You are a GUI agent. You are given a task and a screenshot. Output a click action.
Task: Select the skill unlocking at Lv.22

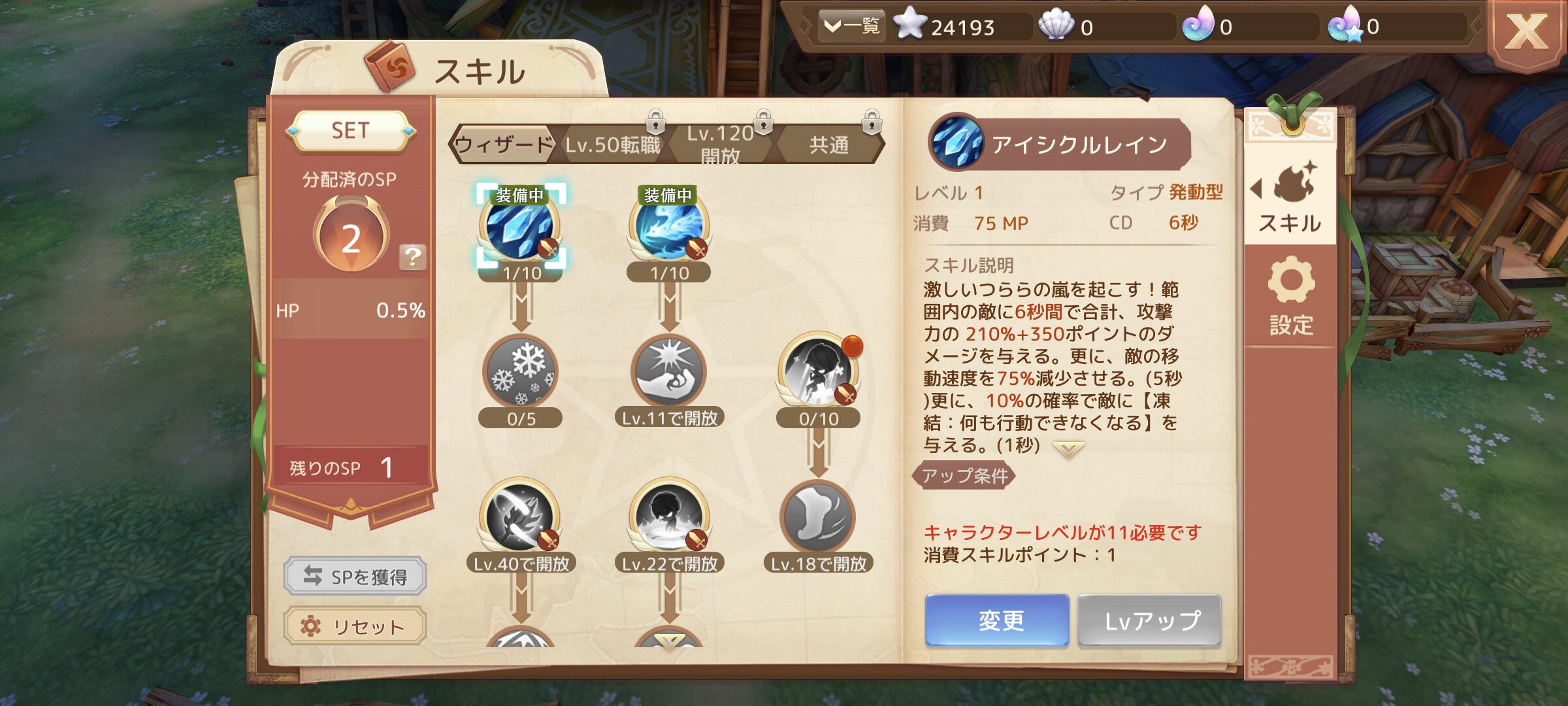point(668,518)
